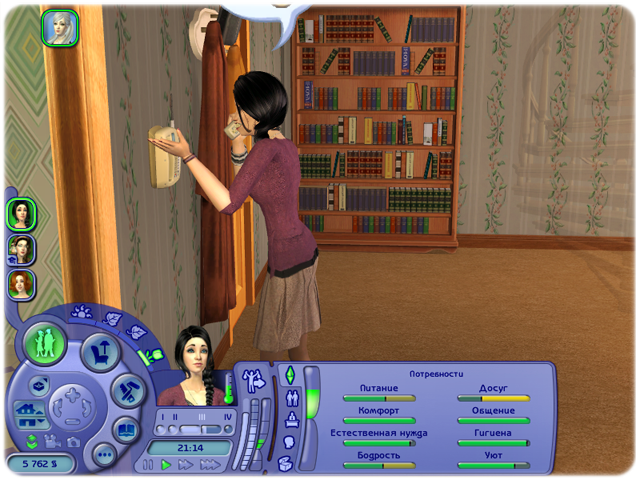
Task: Open the Needs panel tab with plumbob
Action: click(x=290, y=375)
